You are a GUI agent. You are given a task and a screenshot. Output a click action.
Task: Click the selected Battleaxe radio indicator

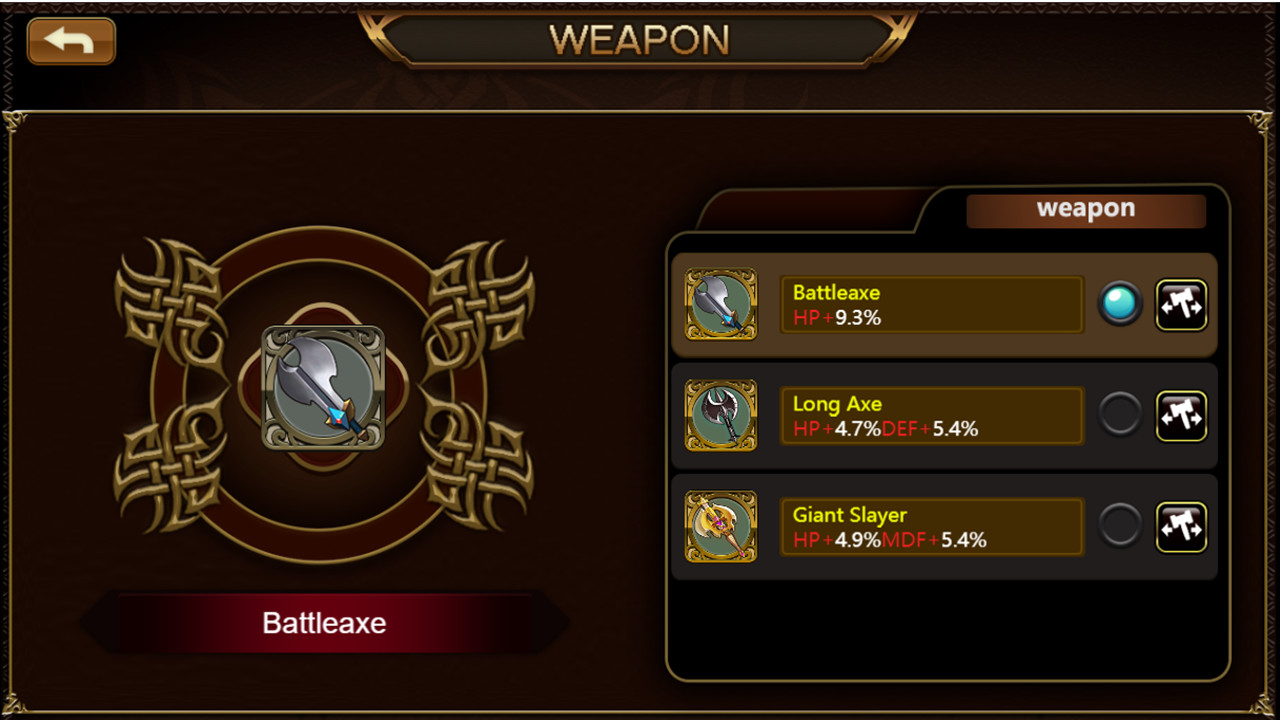click(x=1119, y=304)
